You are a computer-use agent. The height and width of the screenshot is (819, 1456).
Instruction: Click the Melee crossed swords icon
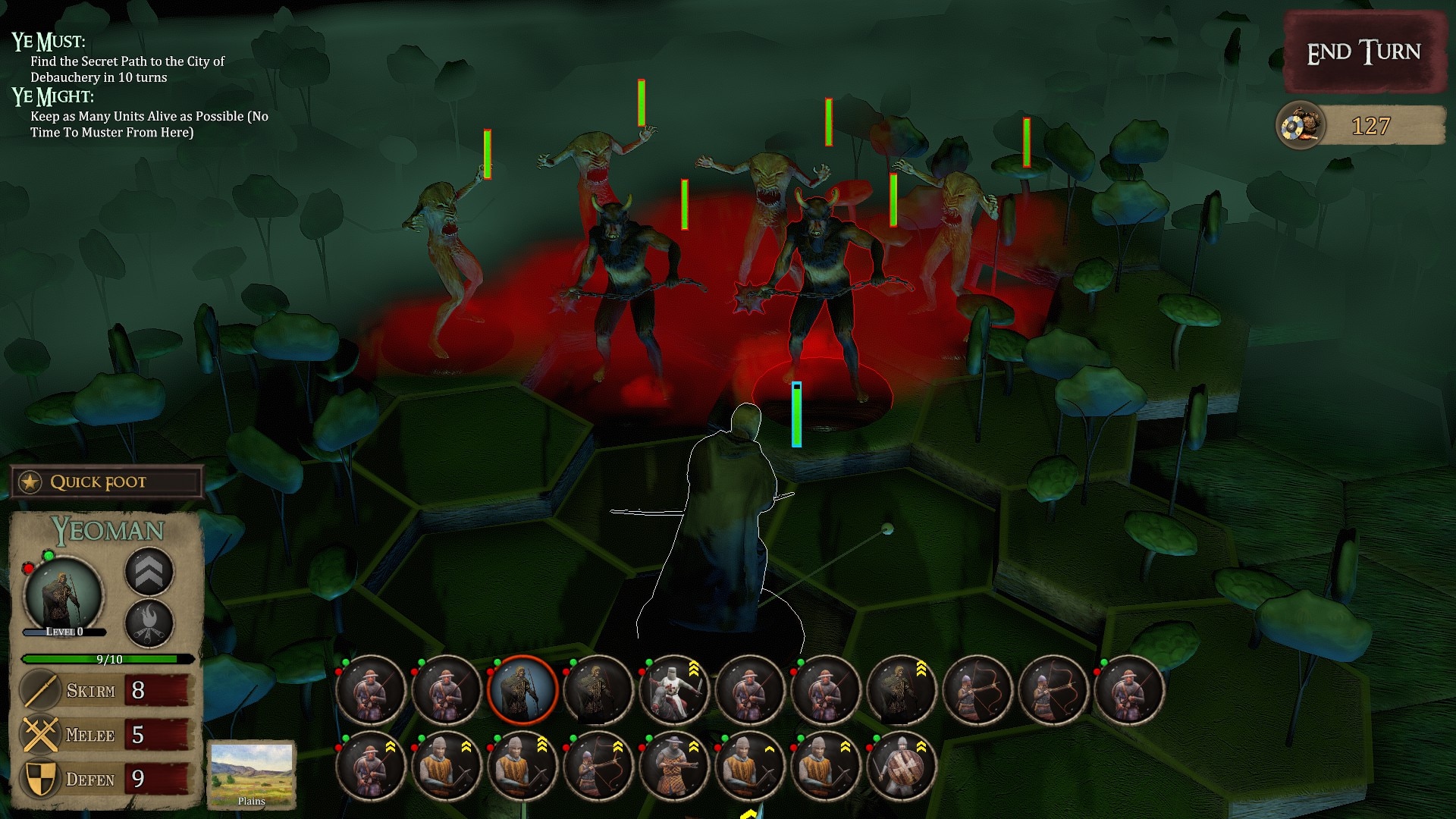point(39,735)
